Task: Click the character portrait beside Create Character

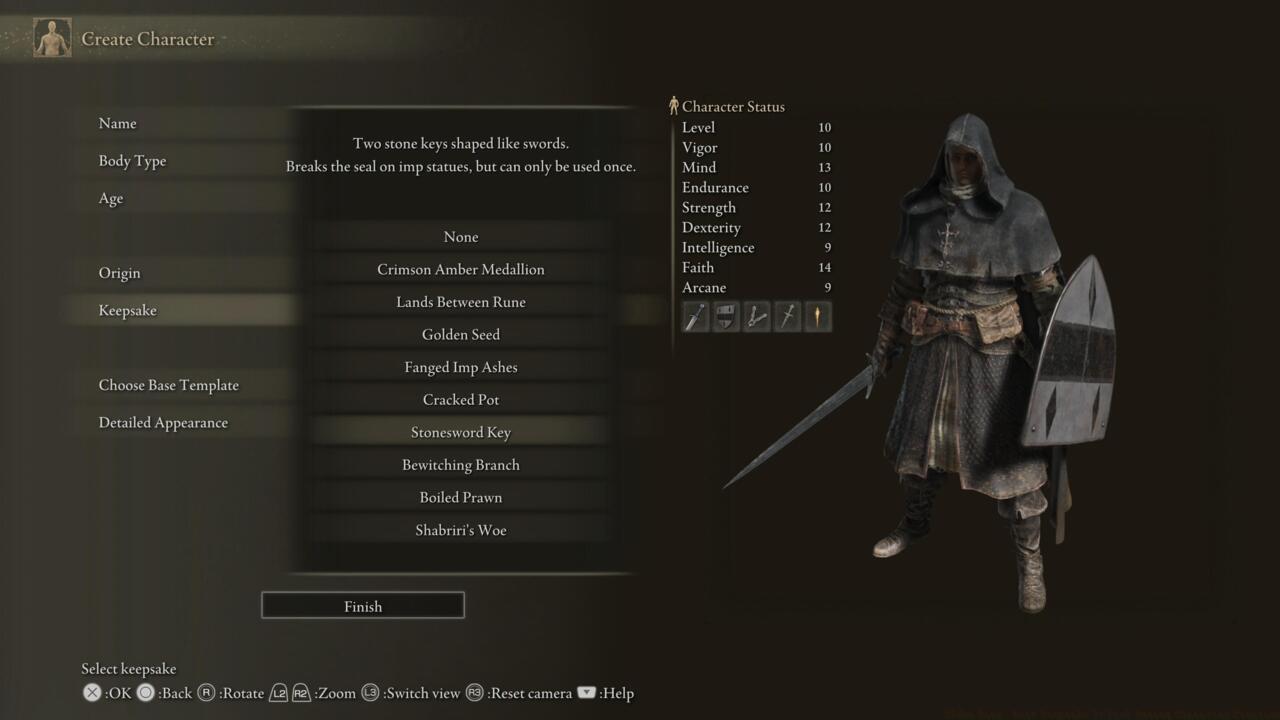Action: coord(51,37)
